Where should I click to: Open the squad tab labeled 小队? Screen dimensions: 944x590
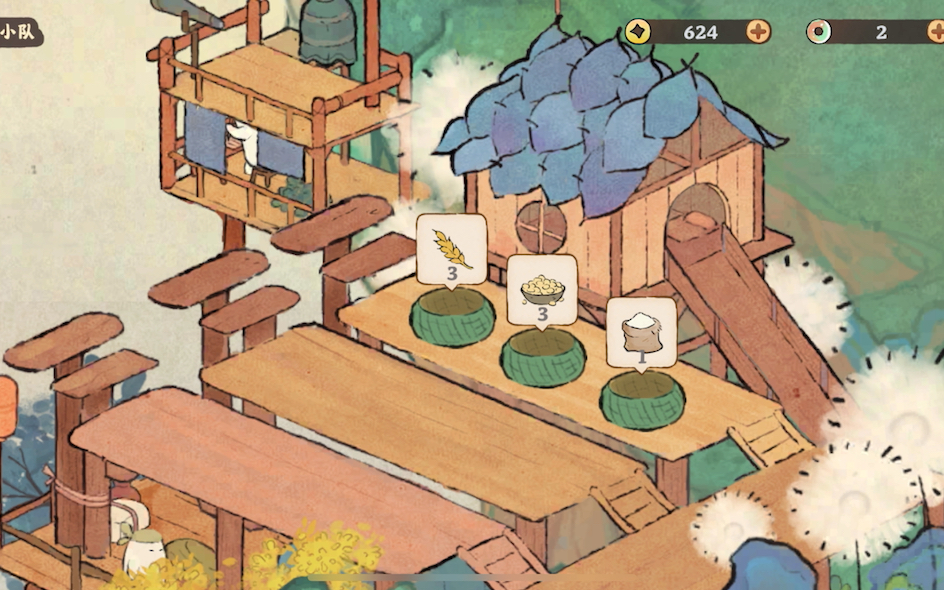pyautogui.click(x=18, y=32)
